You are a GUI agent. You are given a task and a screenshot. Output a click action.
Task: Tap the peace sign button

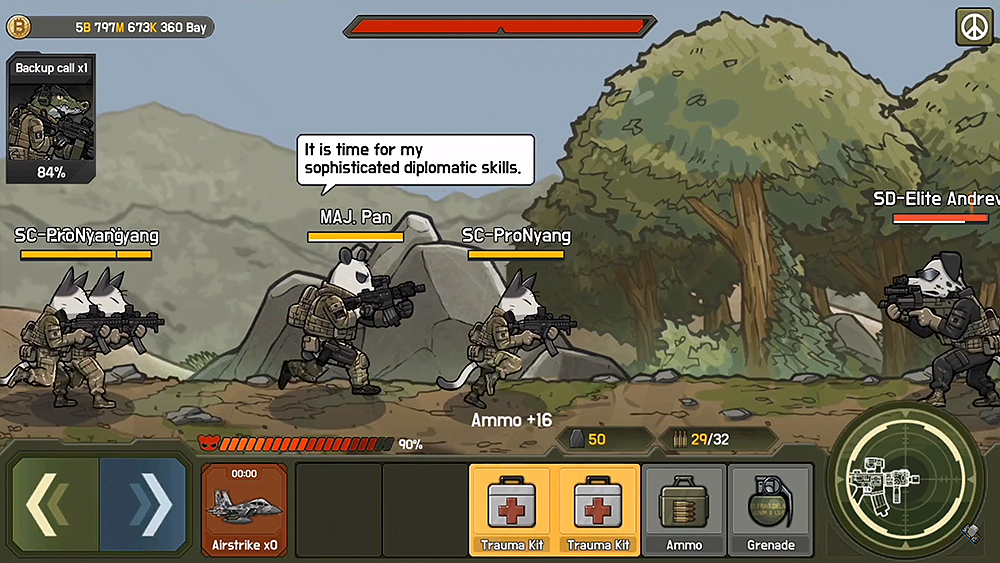pyautogui.click(x=971, y=28)
